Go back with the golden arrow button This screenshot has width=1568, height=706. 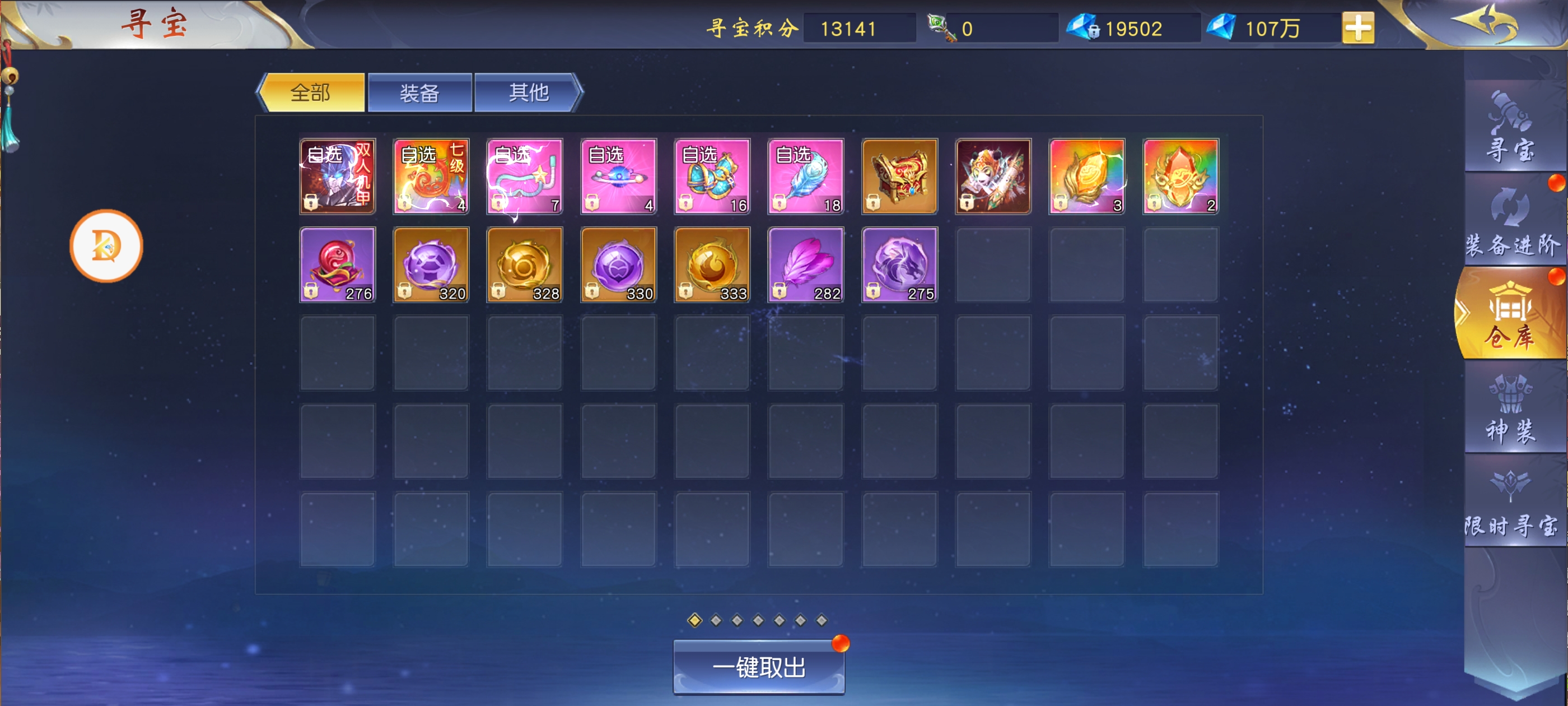pyautogui.click(x=1485, y=23)
